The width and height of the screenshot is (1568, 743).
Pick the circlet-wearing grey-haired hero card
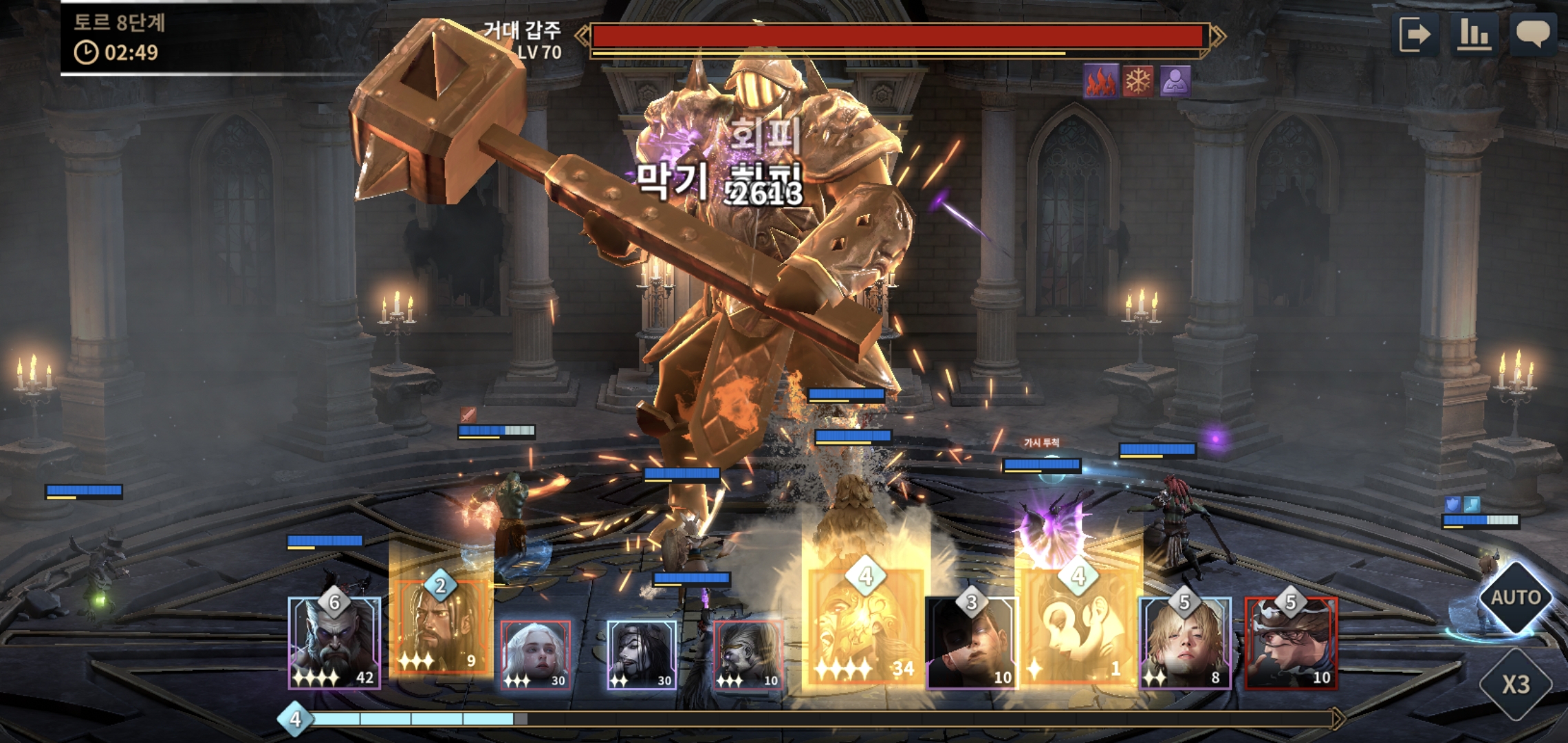pos(748,654)
